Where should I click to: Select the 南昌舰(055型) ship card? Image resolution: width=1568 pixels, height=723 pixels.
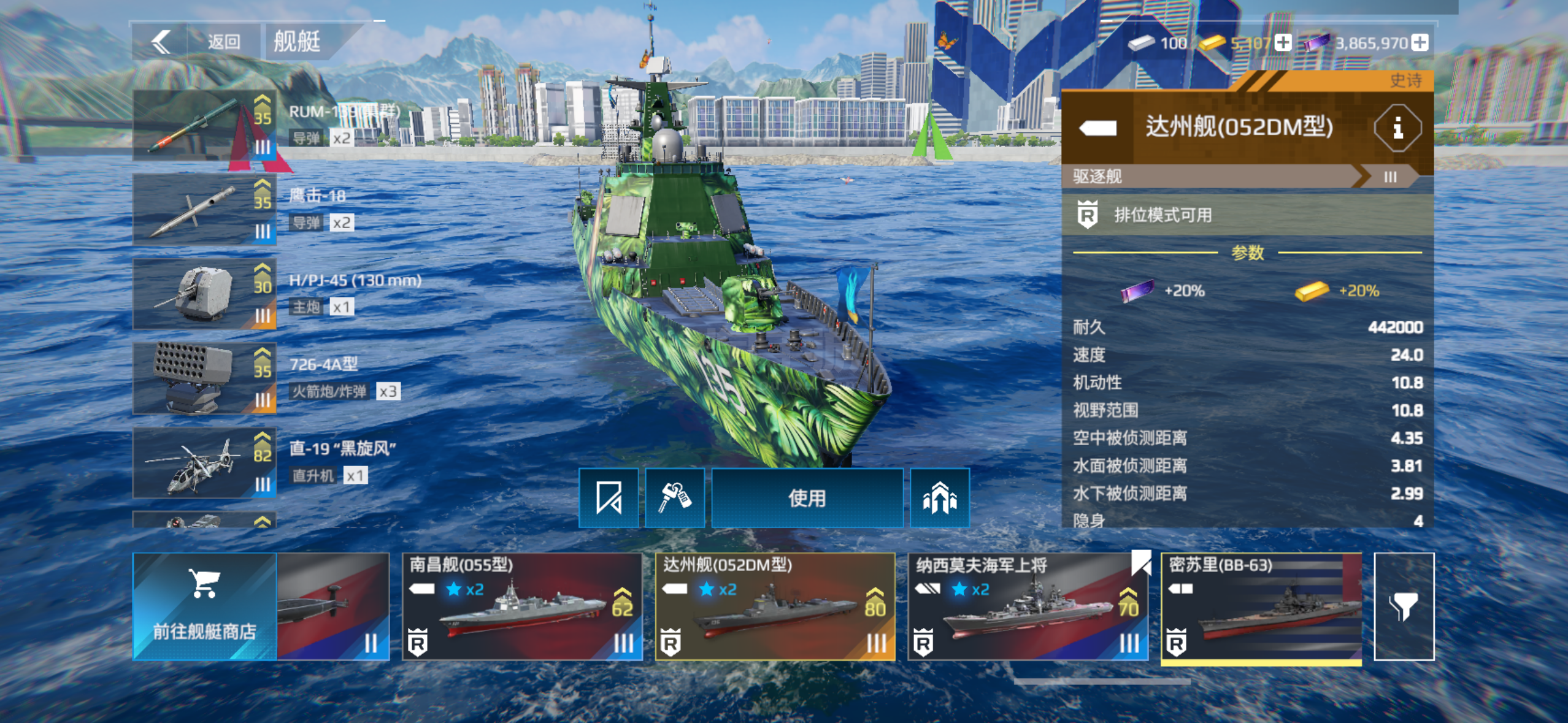pos(522,606)
